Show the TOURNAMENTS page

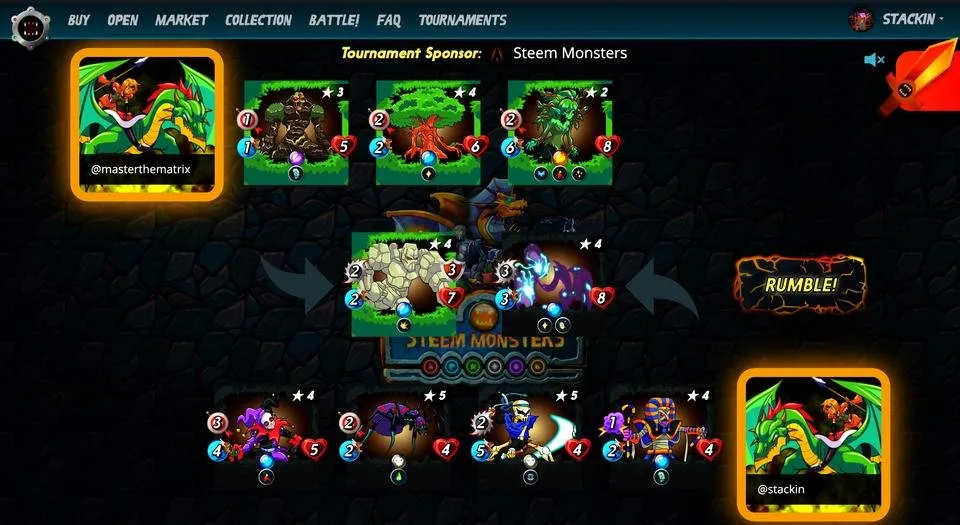tap(462, 20)
